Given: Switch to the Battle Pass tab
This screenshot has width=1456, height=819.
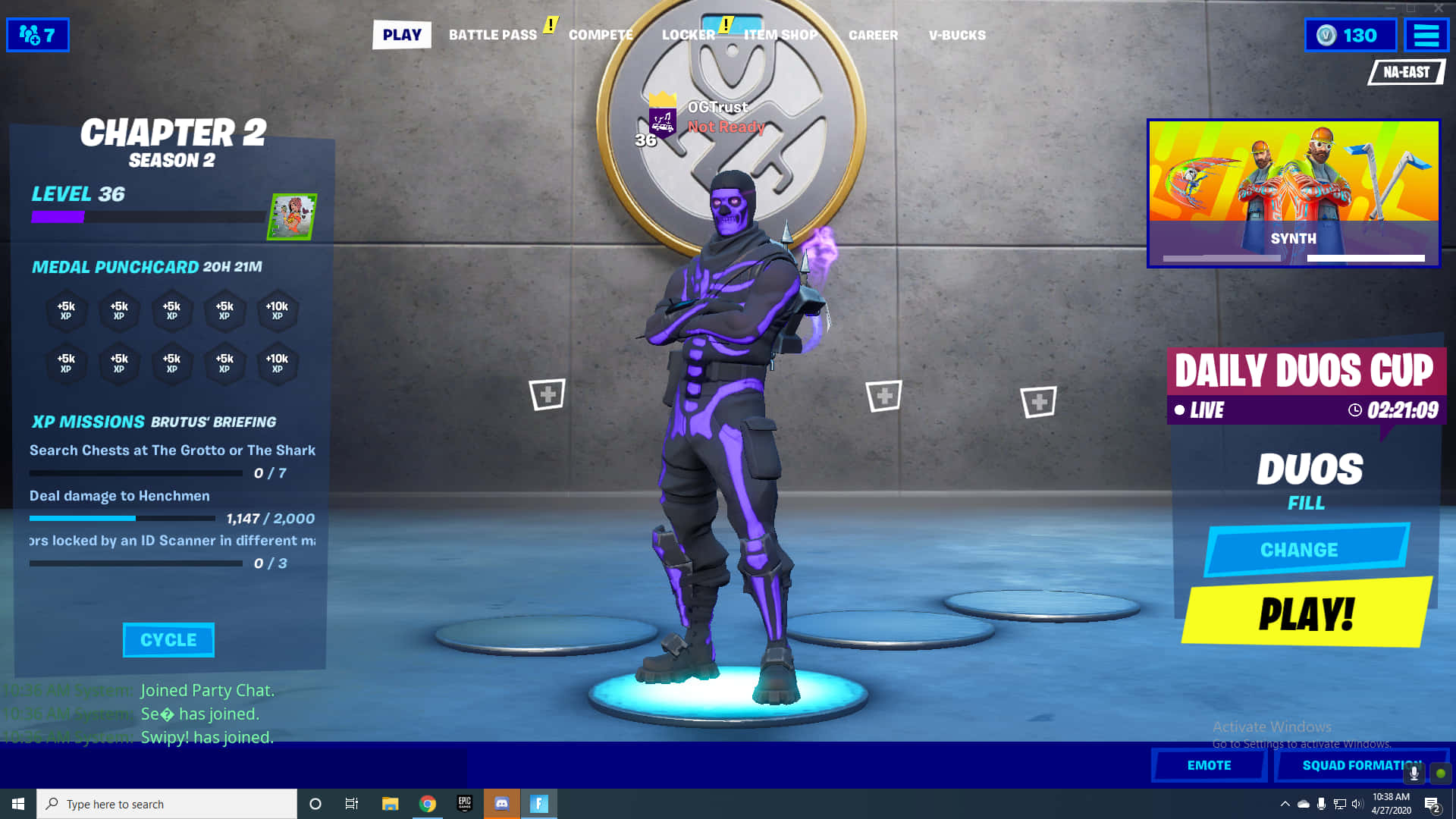Looking at the screenshot, I should tap(493, 35).
